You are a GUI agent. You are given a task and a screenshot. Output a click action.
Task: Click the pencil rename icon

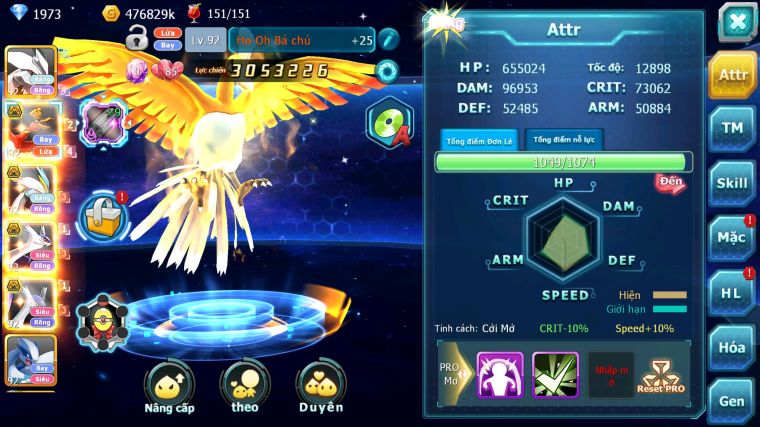pyautogui.click(x=388, y=39)
